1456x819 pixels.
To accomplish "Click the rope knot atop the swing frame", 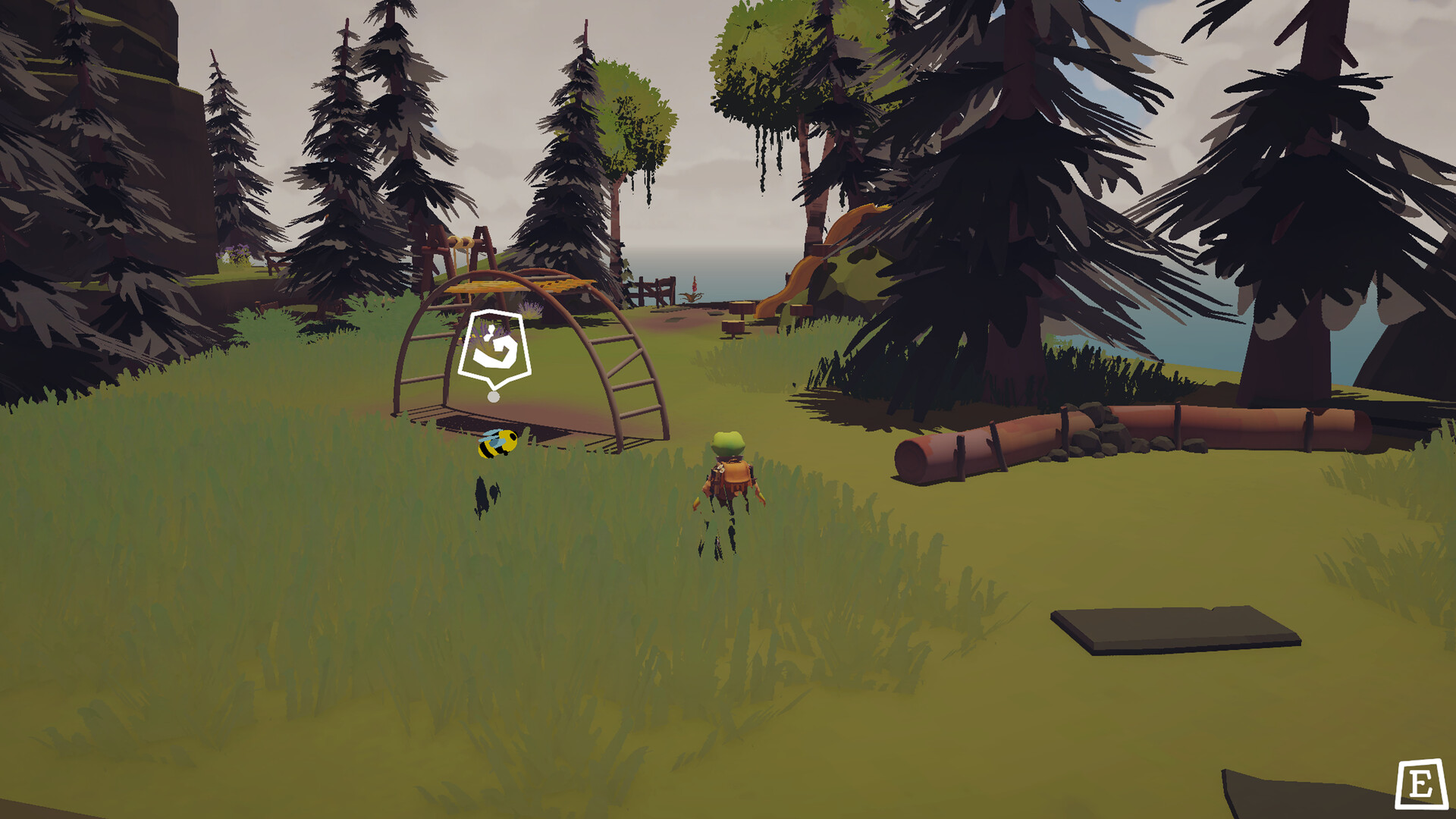I will point(463,241).
